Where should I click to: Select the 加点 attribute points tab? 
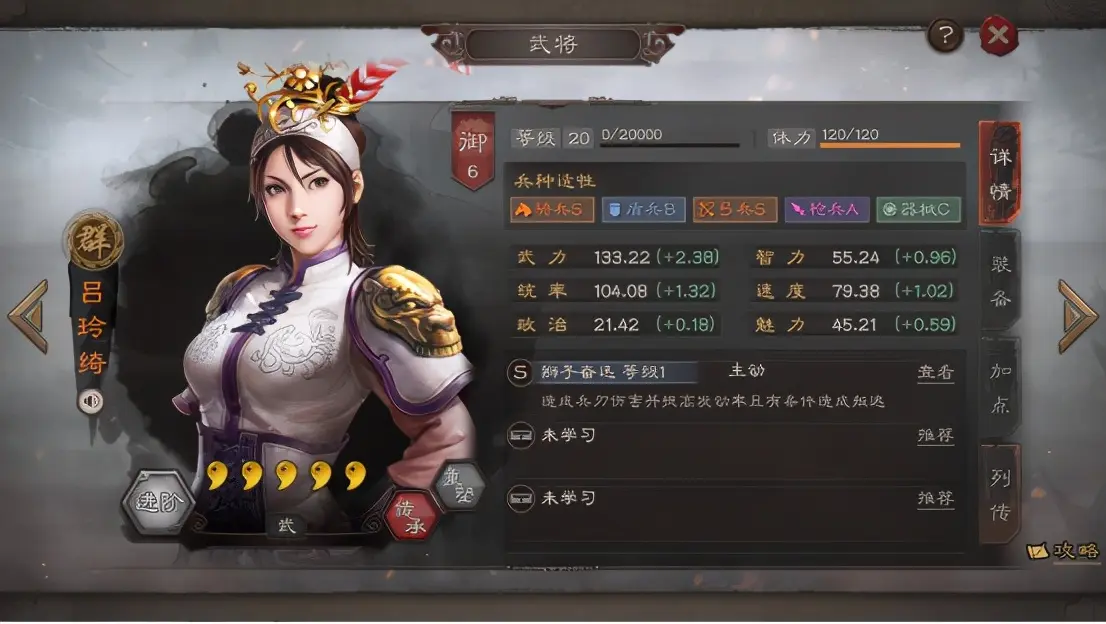point(999,387)
